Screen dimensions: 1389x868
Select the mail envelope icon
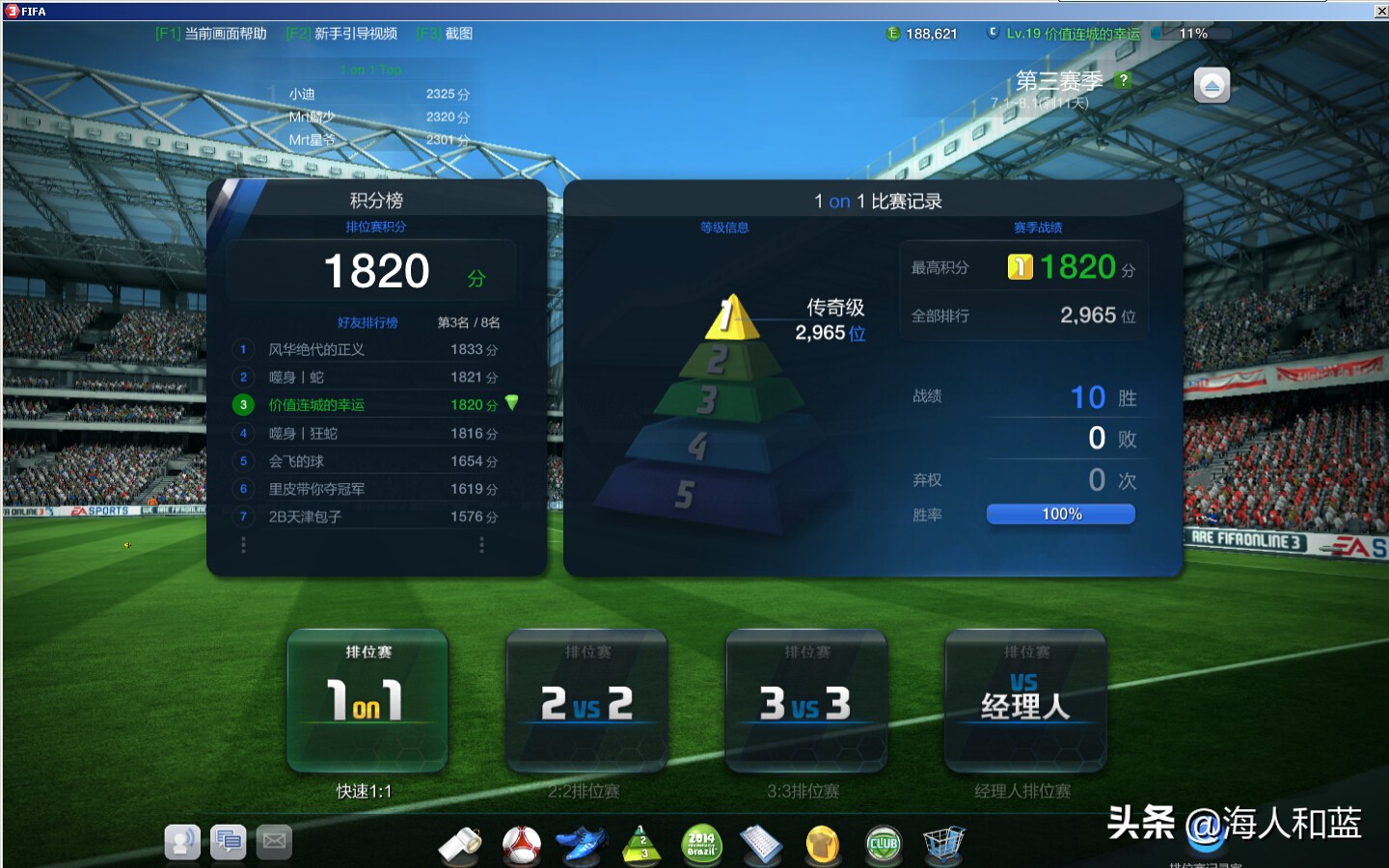coord(274,842)
